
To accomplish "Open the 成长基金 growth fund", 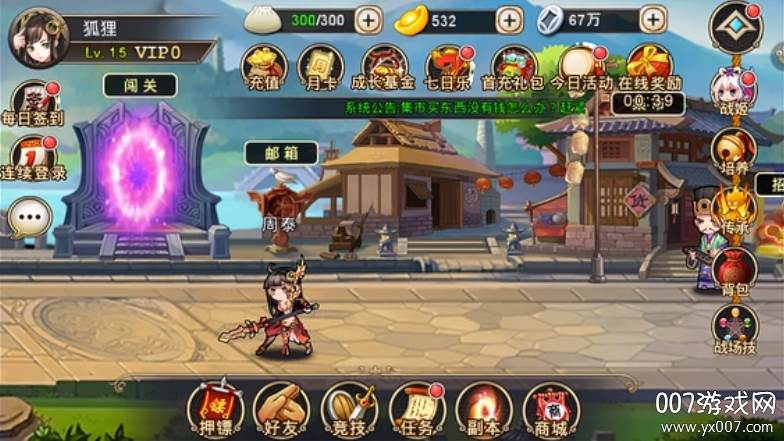I will (x=384, y=66).
